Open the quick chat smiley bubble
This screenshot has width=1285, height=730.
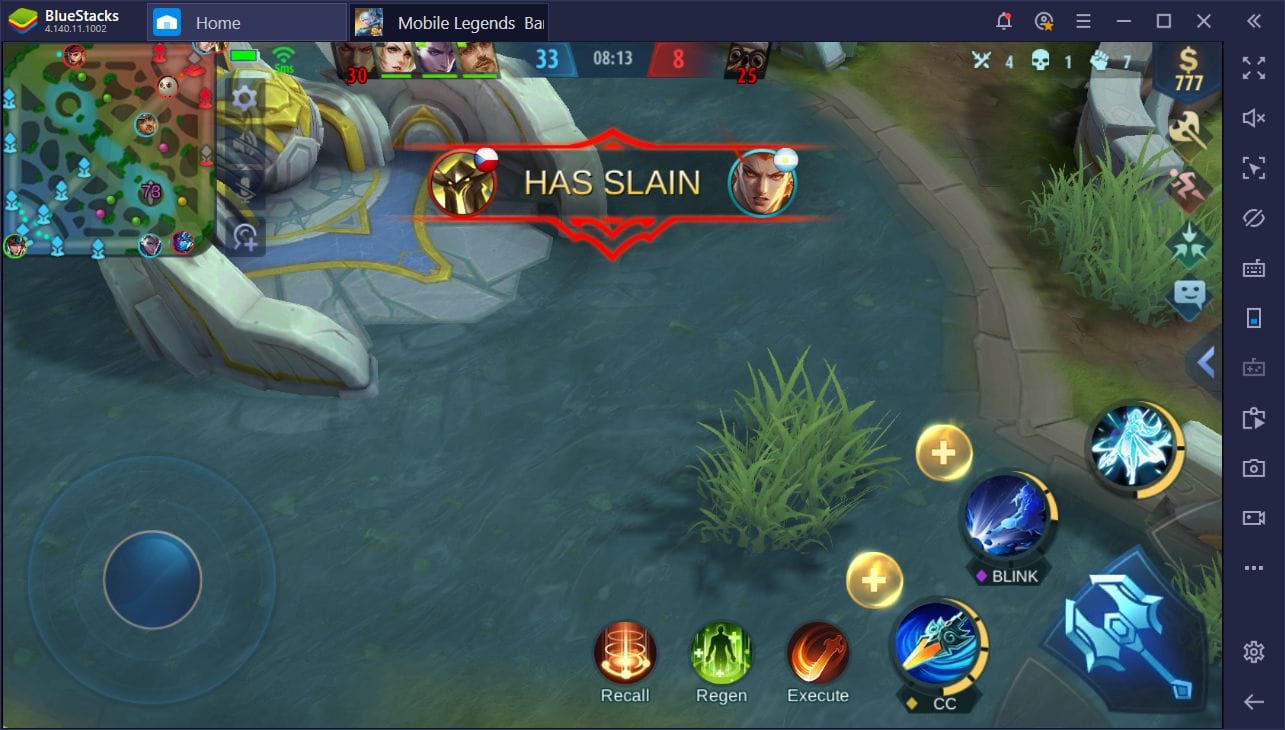tap(1189, 297)
